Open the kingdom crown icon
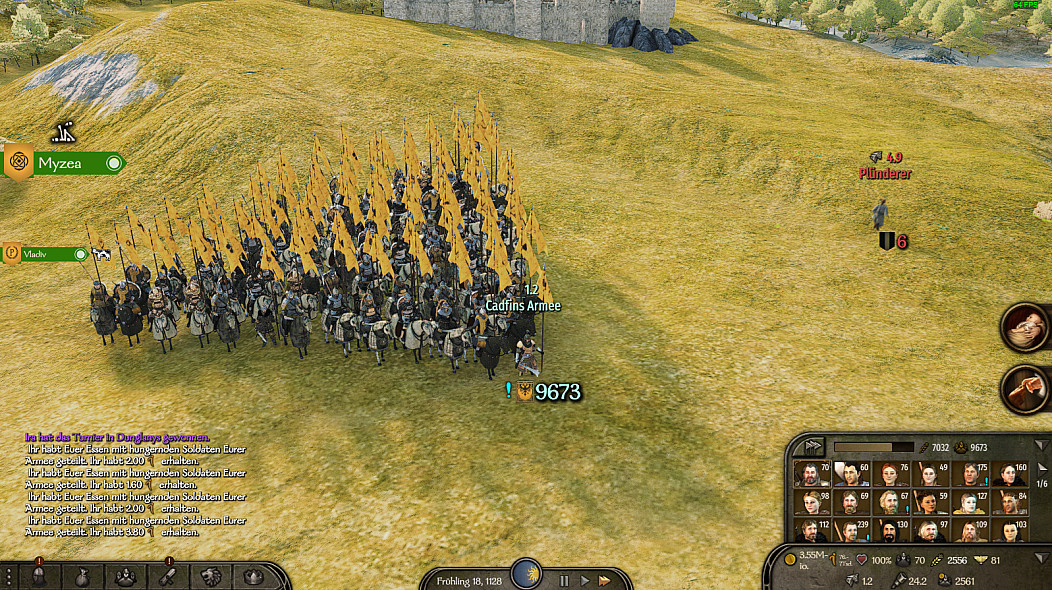Viewport: 1052px width, 590px height. click(x=252, y=577)
